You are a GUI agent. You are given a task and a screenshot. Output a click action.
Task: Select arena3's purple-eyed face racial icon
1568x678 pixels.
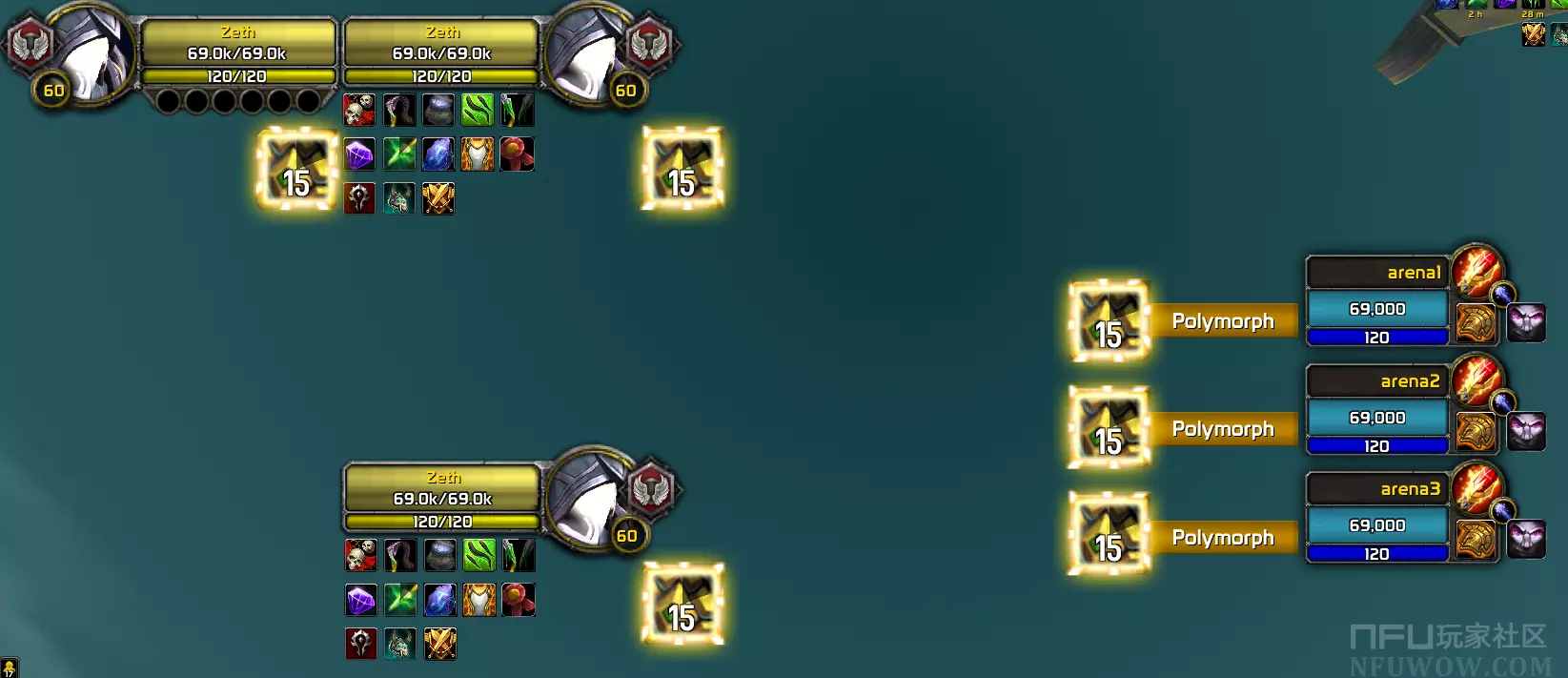point(1526,539)
